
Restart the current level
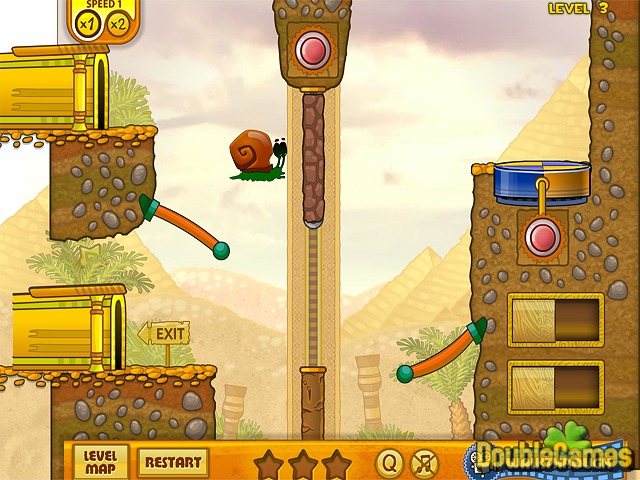[172, 462]
